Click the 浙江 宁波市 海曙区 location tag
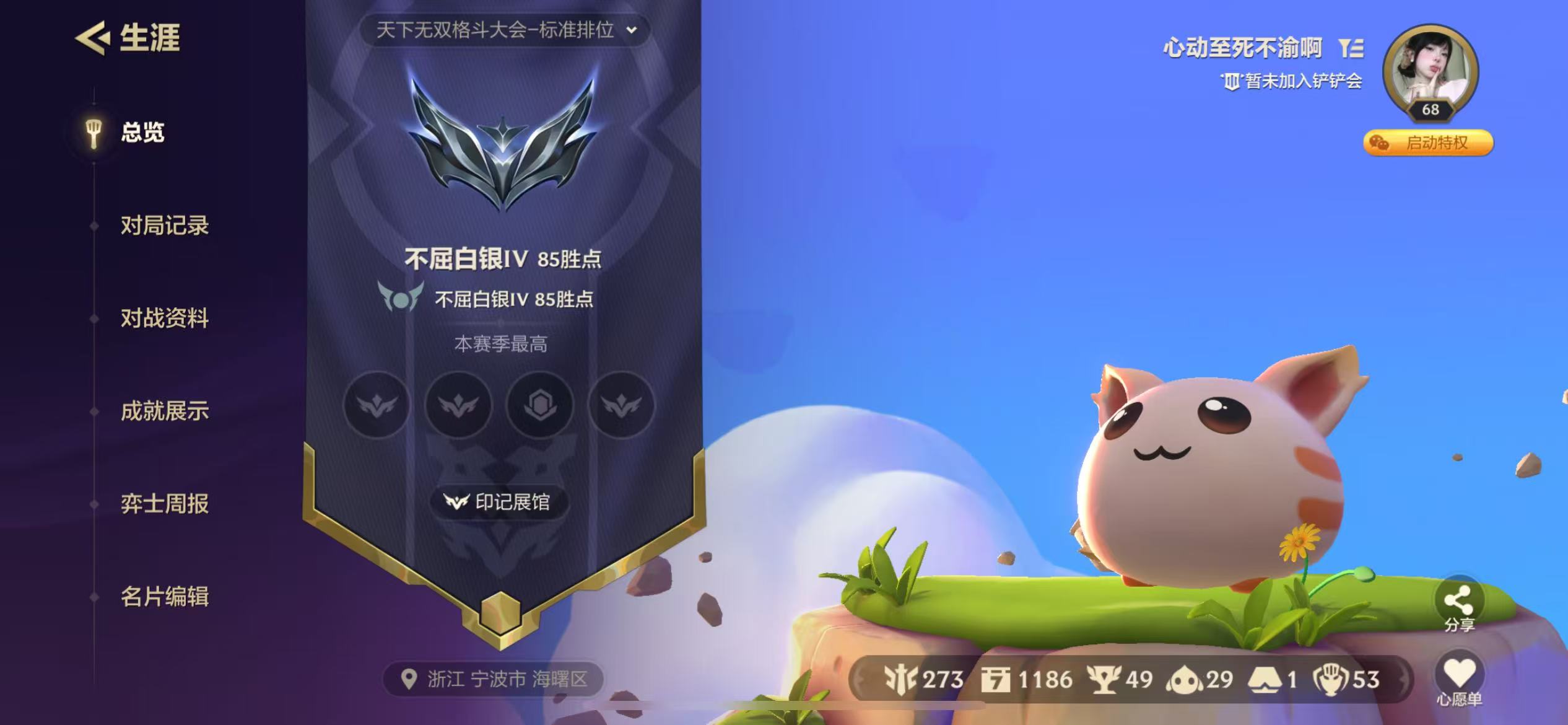Image resolution: width=1568 pixels, height=725 pixels. [x=494, y=679]
